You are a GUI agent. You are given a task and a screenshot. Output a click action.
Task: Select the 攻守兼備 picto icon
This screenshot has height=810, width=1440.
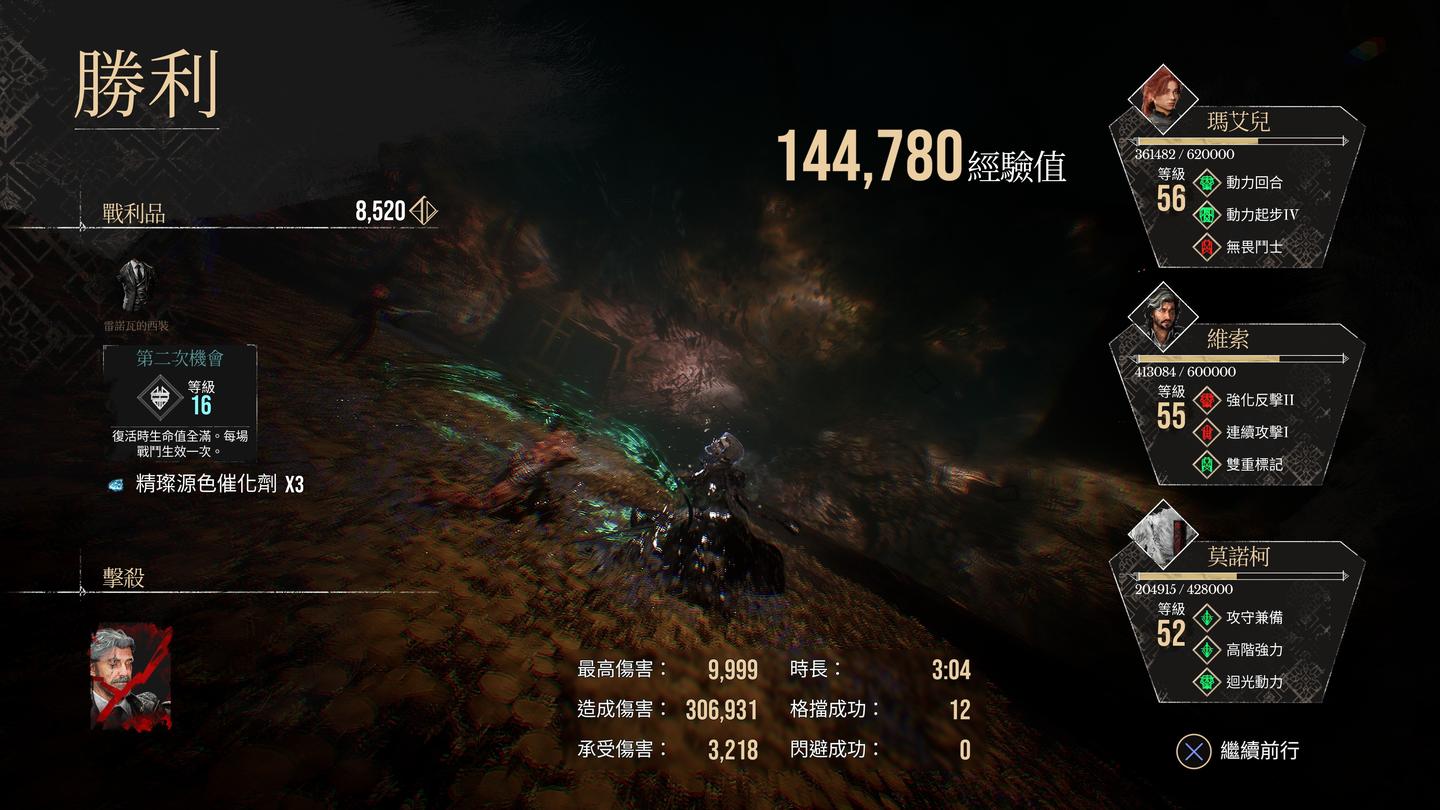pyautogui.click(x=1208, y=618)
